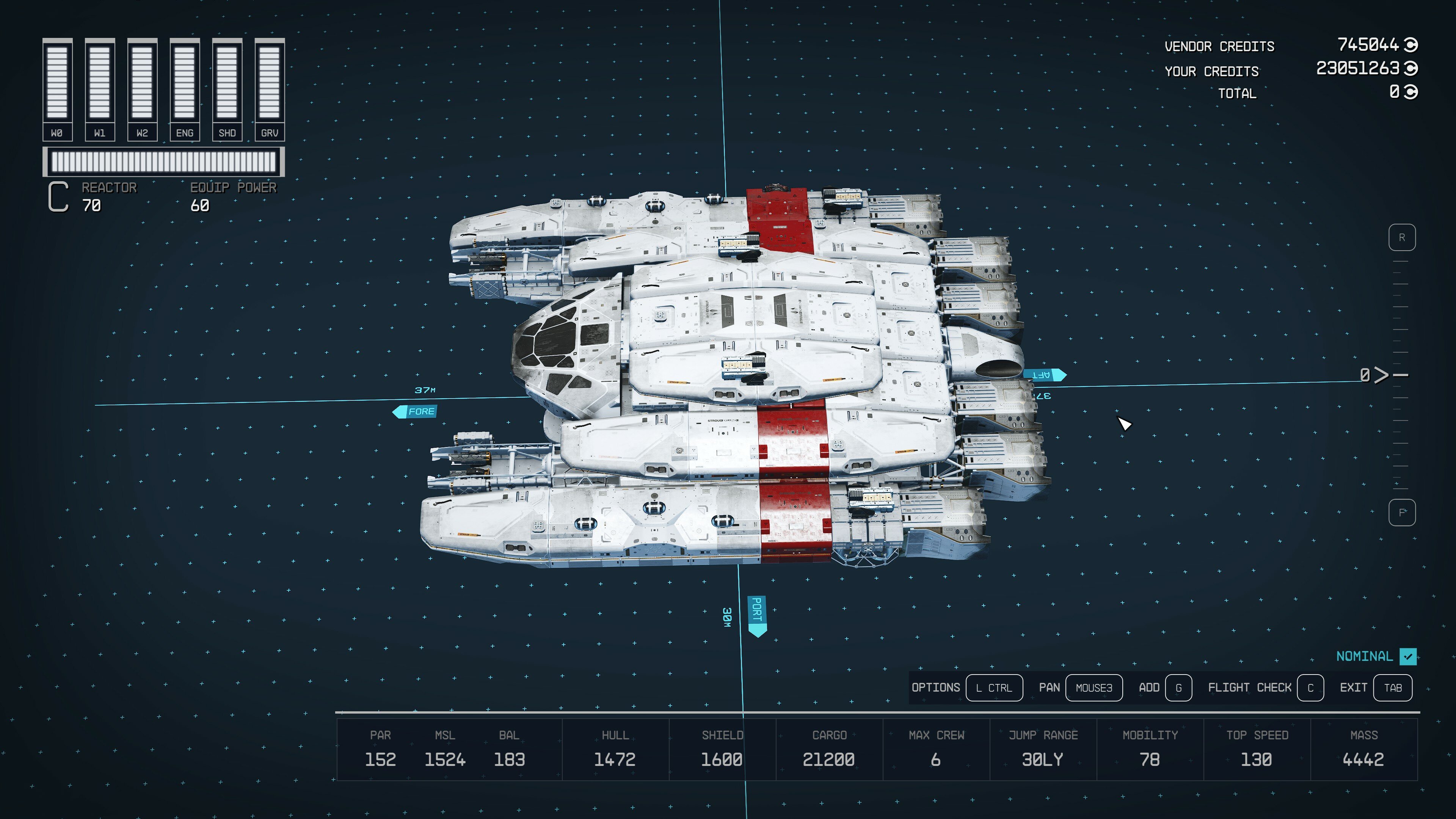Select the GRV grav drive power bar
Viewport: 1456px width, 819px height.
coord(270,82)
